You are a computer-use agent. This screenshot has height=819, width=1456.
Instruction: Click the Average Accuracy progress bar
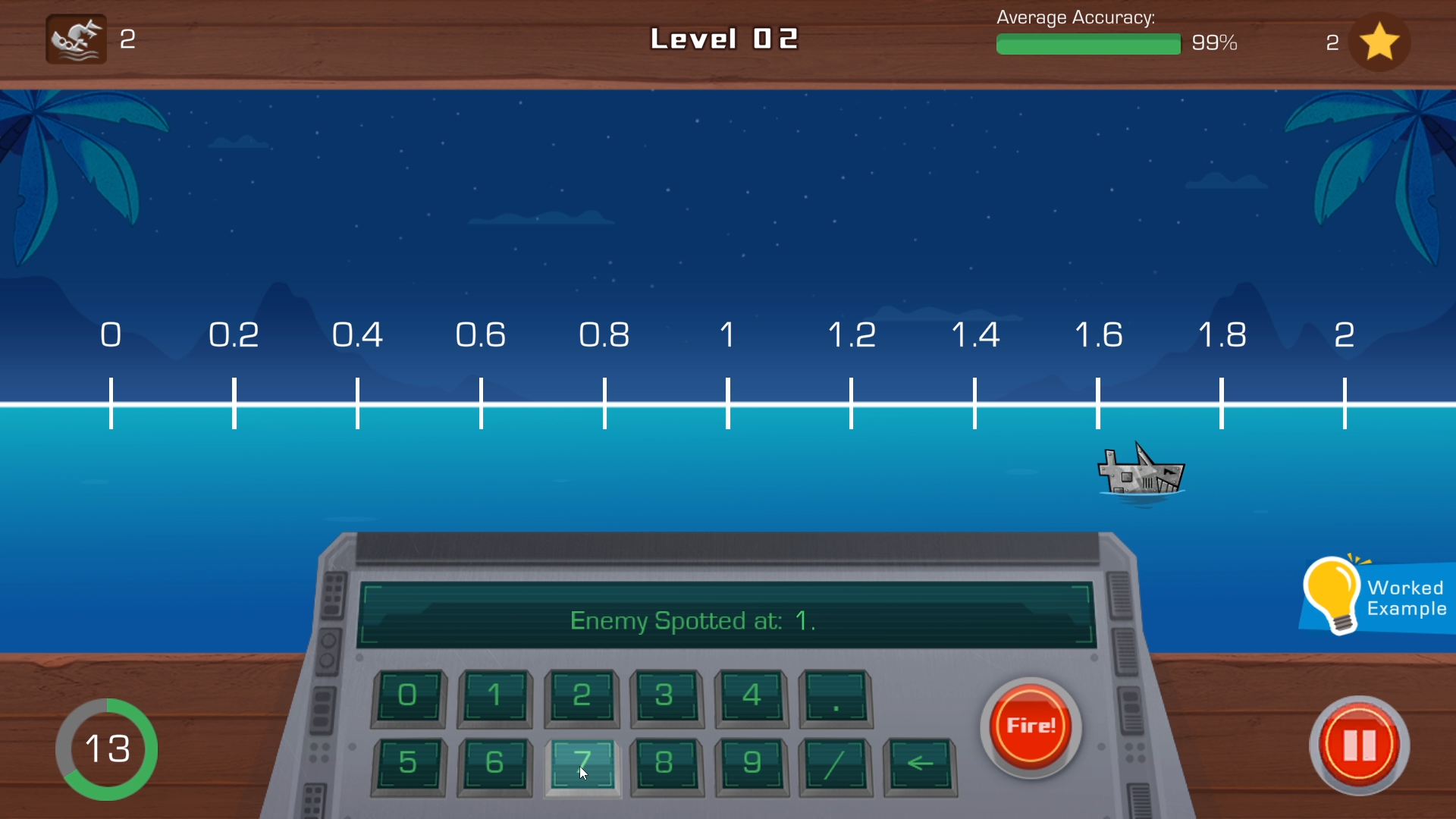point(1088,44)
